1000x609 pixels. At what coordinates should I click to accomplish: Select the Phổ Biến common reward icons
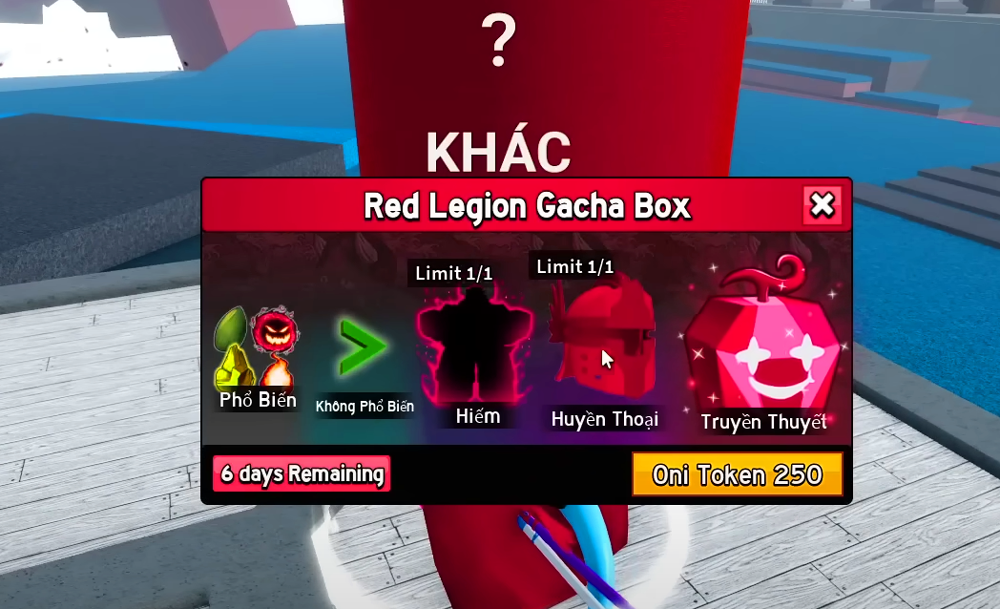[256, 350]
